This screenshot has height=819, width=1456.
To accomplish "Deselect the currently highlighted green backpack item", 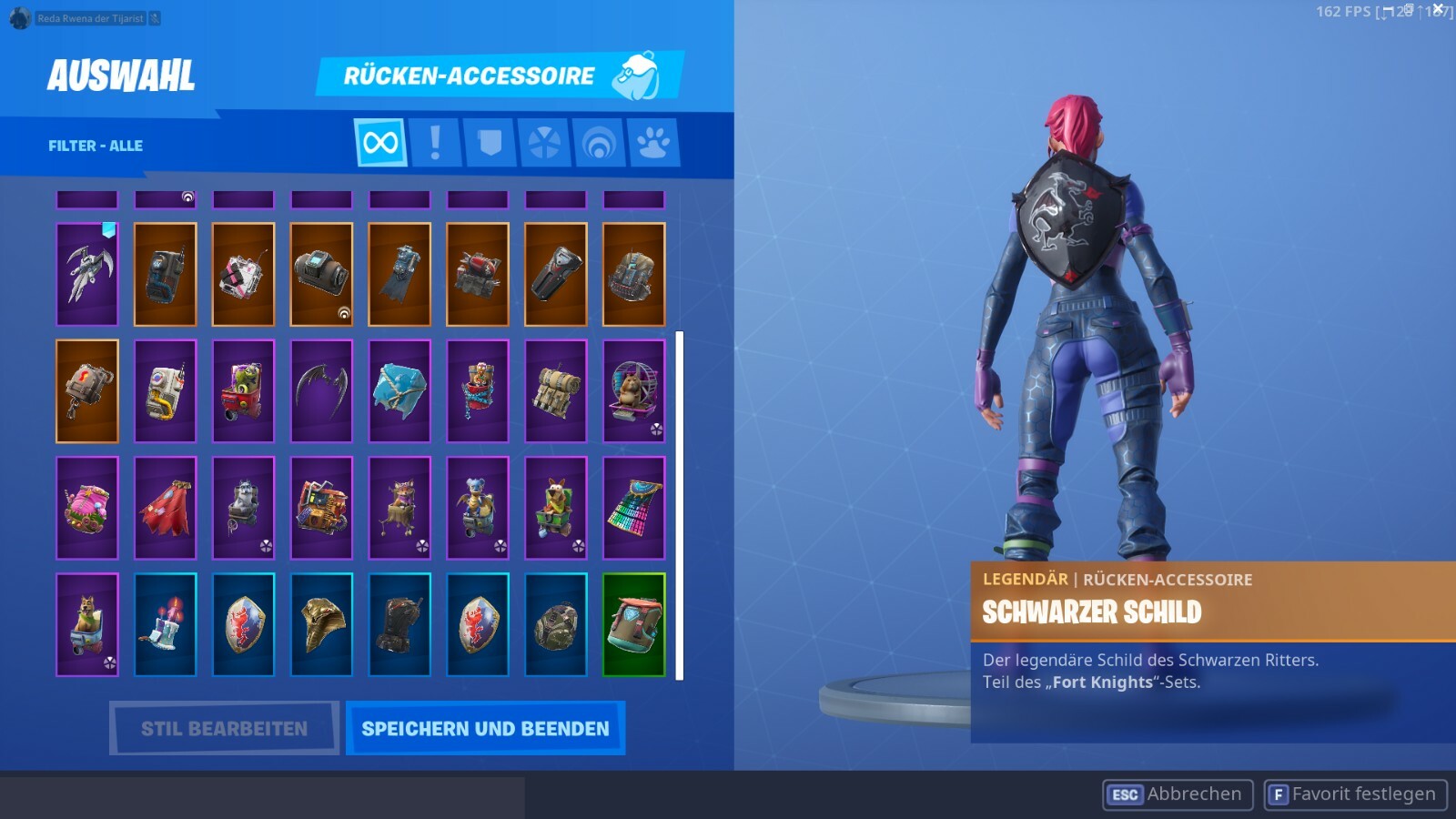I will 634,623.
